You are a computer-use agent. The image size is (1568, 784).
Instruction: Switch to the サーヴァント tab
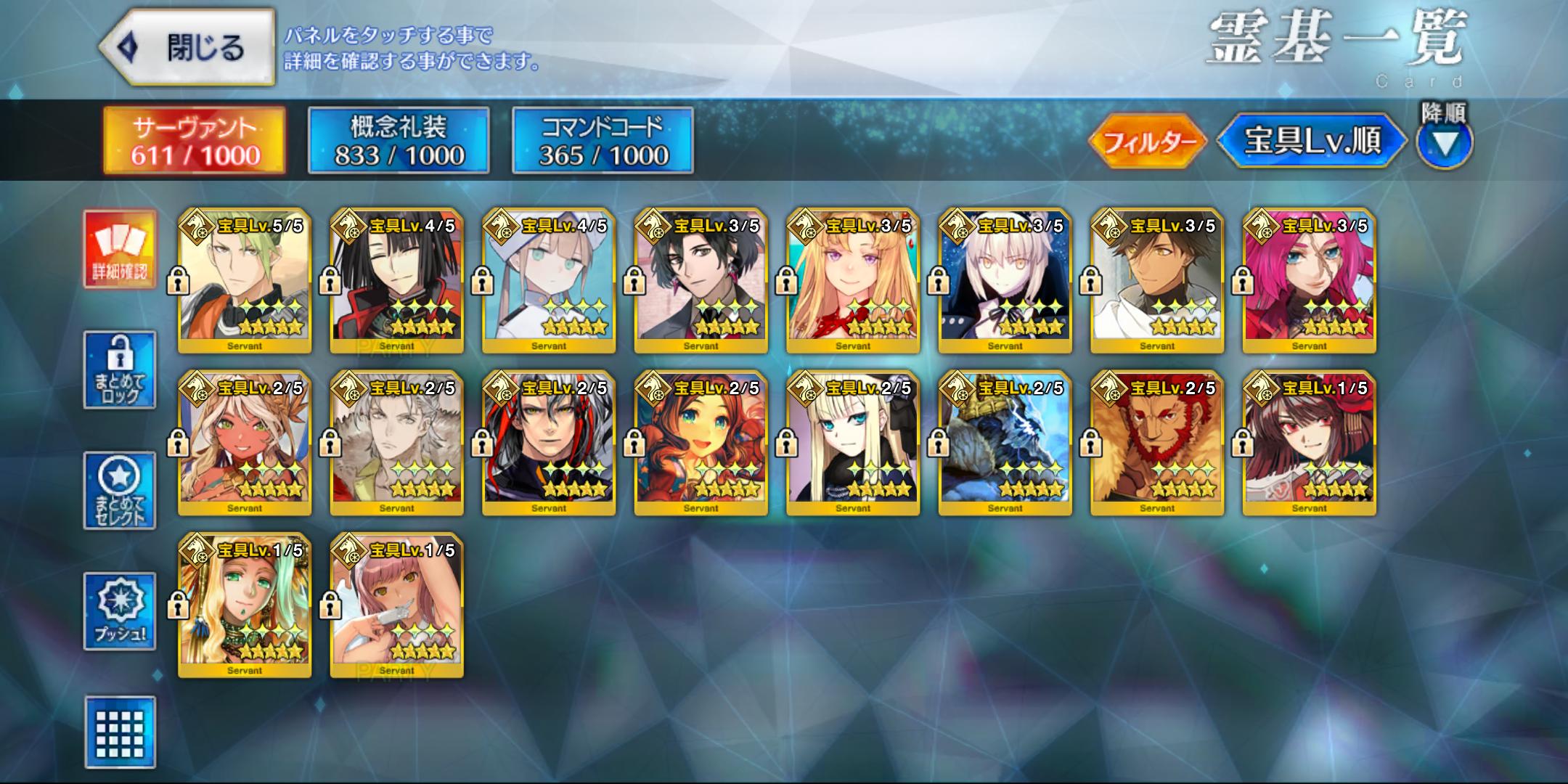(195, 140)
